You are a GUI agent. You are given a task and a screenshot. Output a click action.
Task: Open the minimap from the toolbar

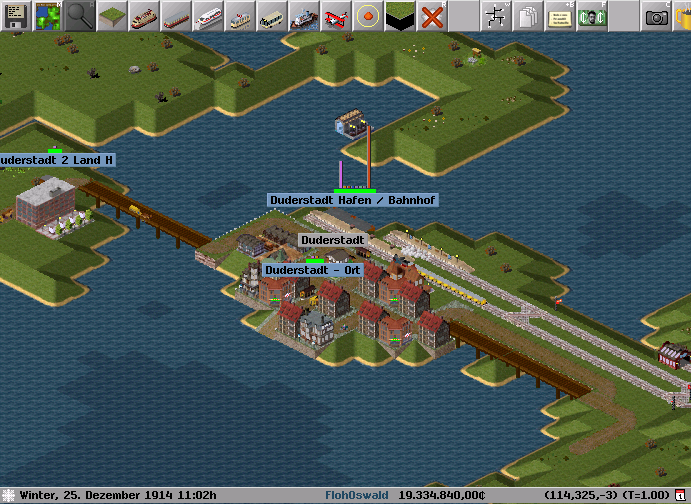[x=48, y=15]
